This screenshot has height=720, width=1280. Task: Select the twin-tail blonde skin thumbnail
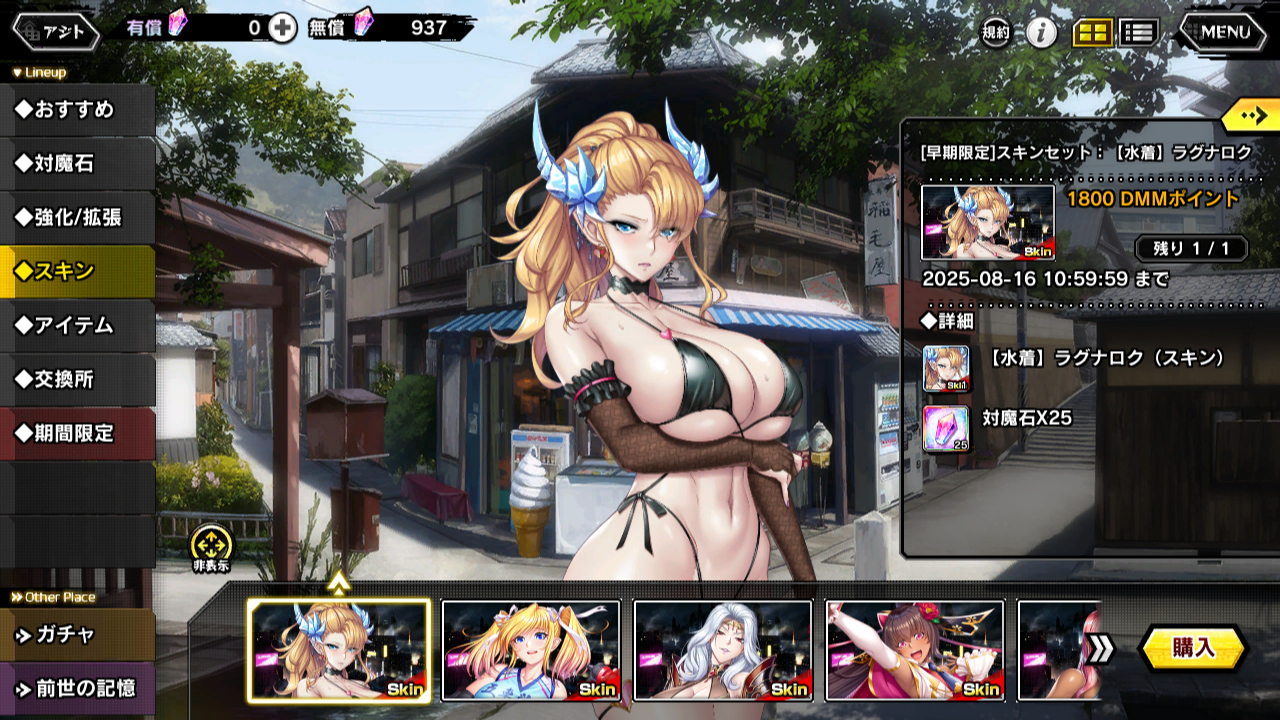[x=531, y=650]
